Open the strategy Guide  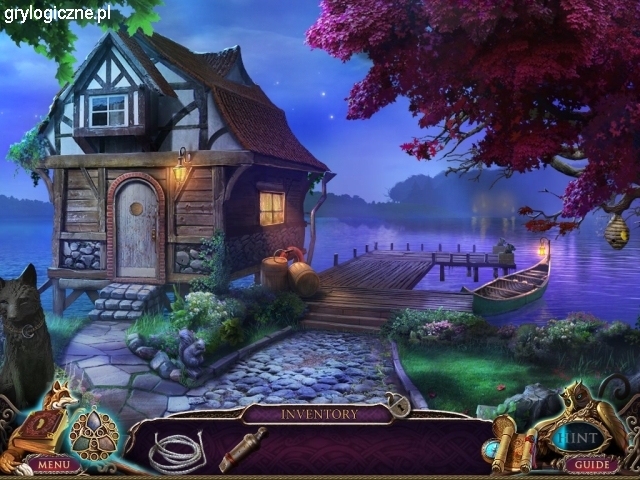click(x=590, y=465)
